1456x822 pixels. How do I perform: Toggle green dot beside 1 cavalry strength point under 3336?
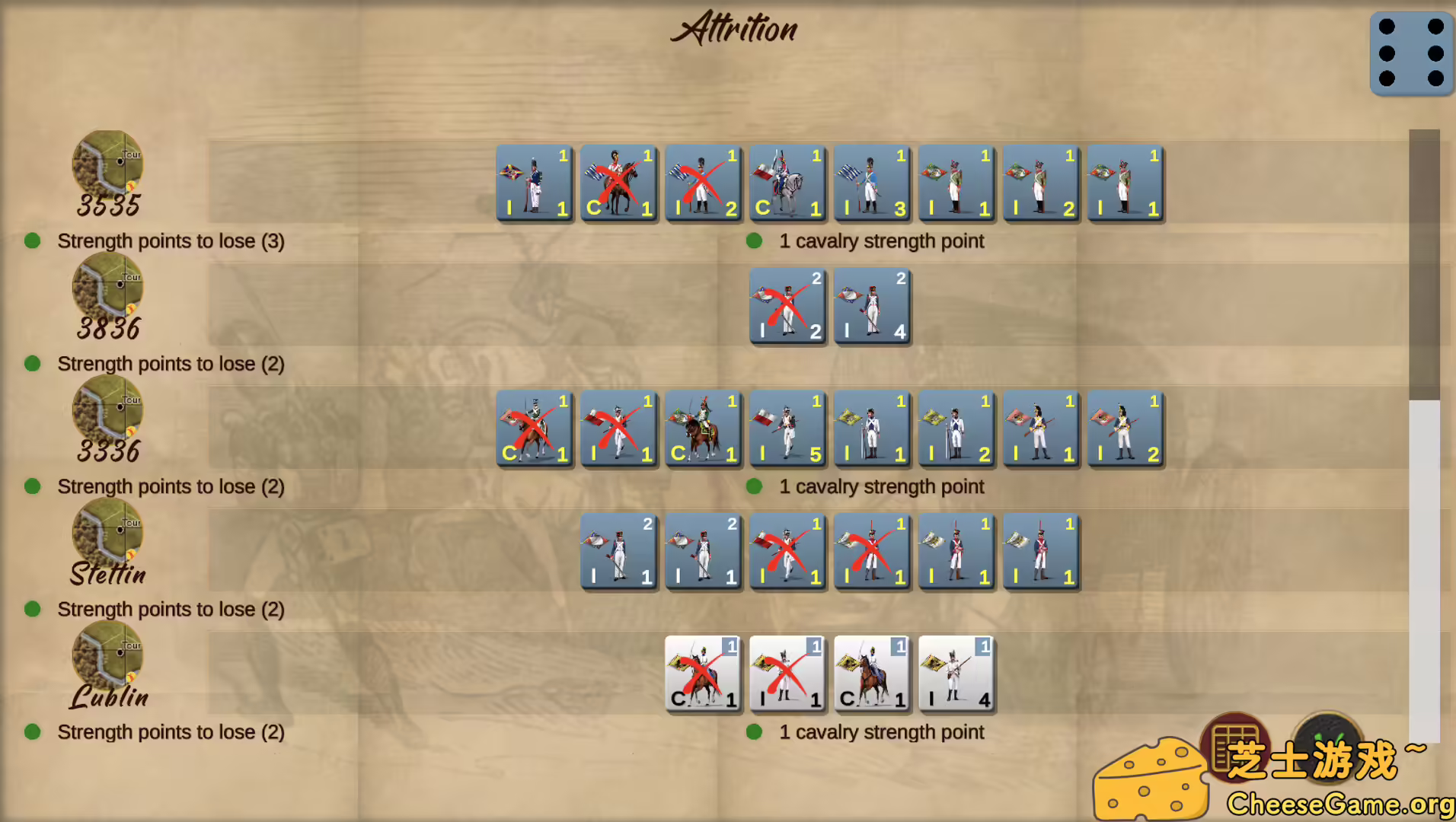point(755,486)
